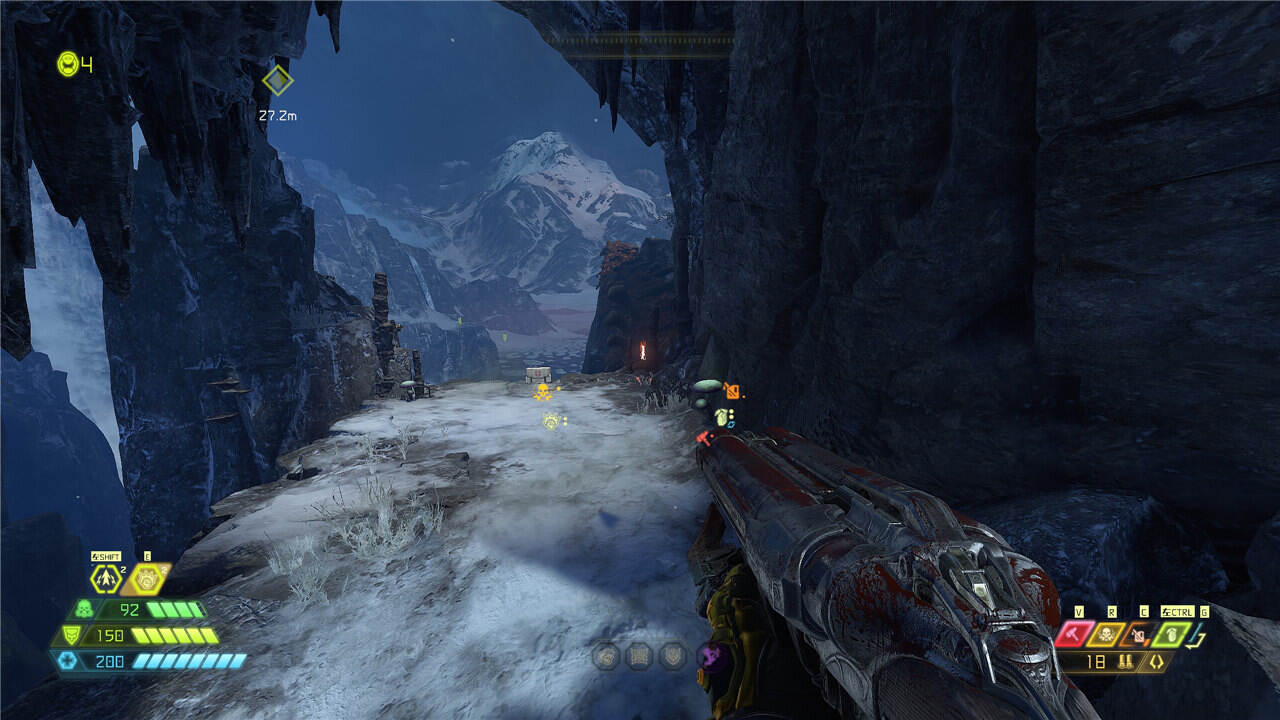The width and height of the screenshot is (1280, 720).
Task: Click the extra lives helmet icon
Action: point(67,64)
